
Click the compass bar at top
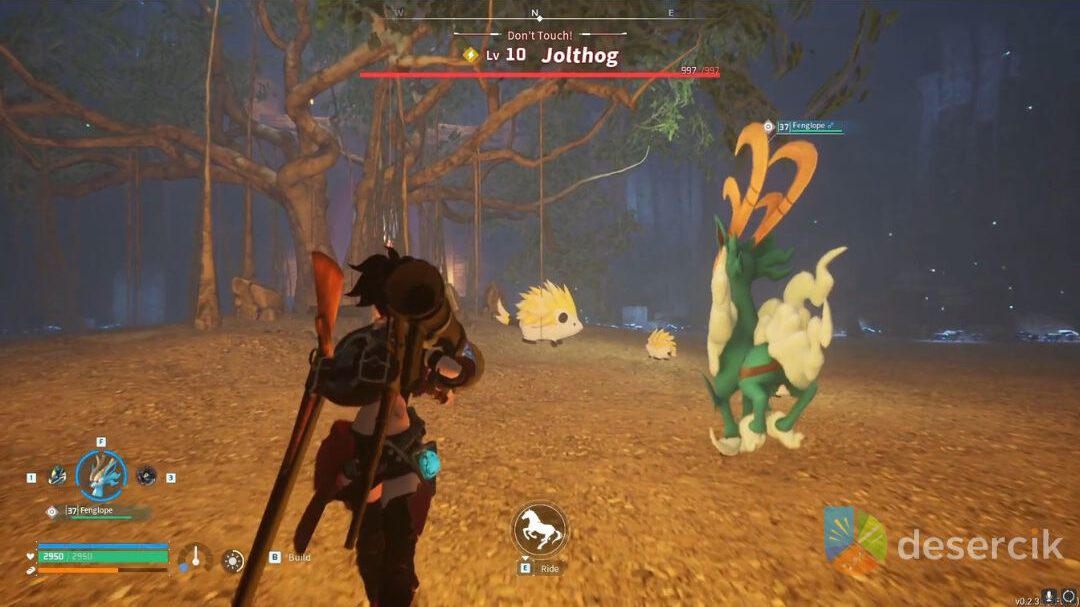(x=536, y=14)
